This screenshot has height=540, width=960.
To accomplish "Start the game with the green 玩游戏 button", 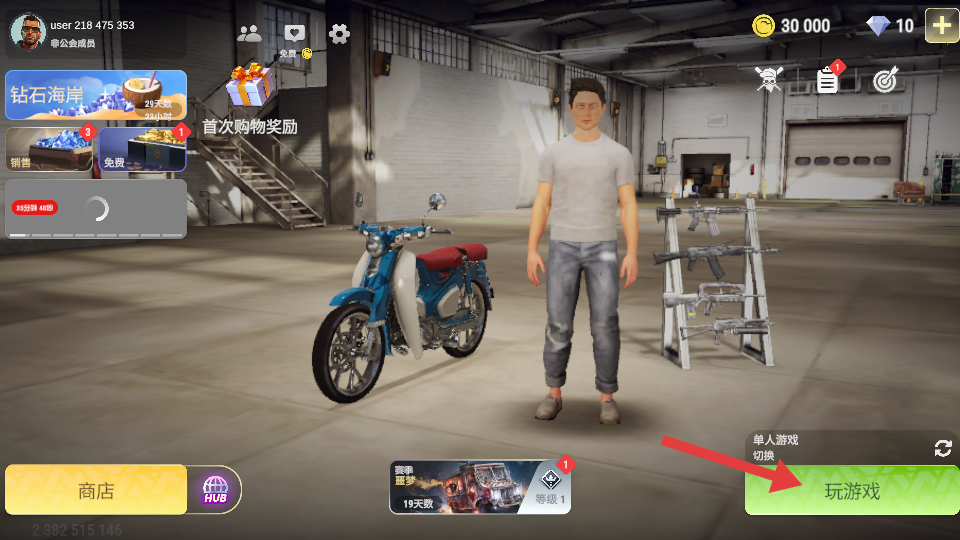I will coord(851,490).
